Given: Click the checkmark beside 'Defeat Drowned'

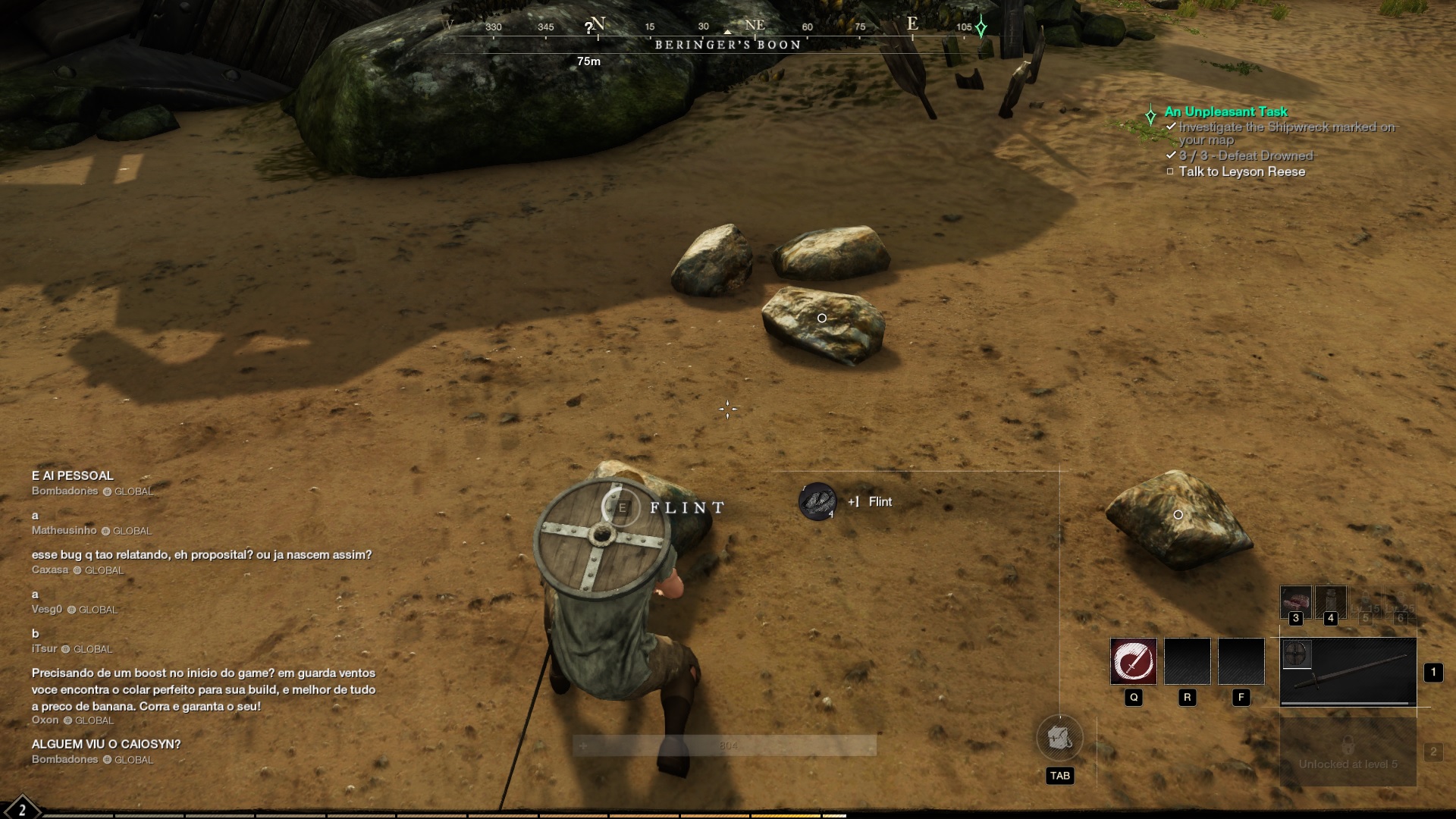Looking at the screenshot, I should click(1171, 155).
